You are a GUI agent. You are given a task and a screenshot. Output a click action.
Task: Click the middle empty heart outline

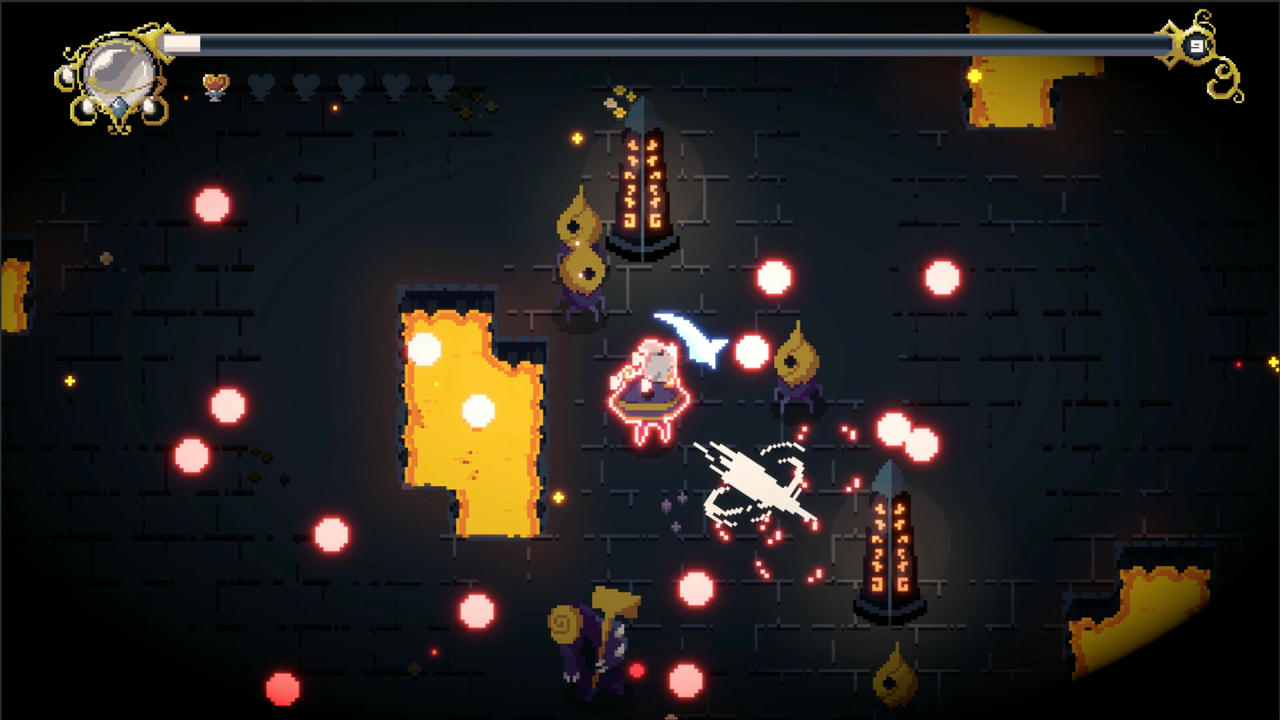click(350, 85)
